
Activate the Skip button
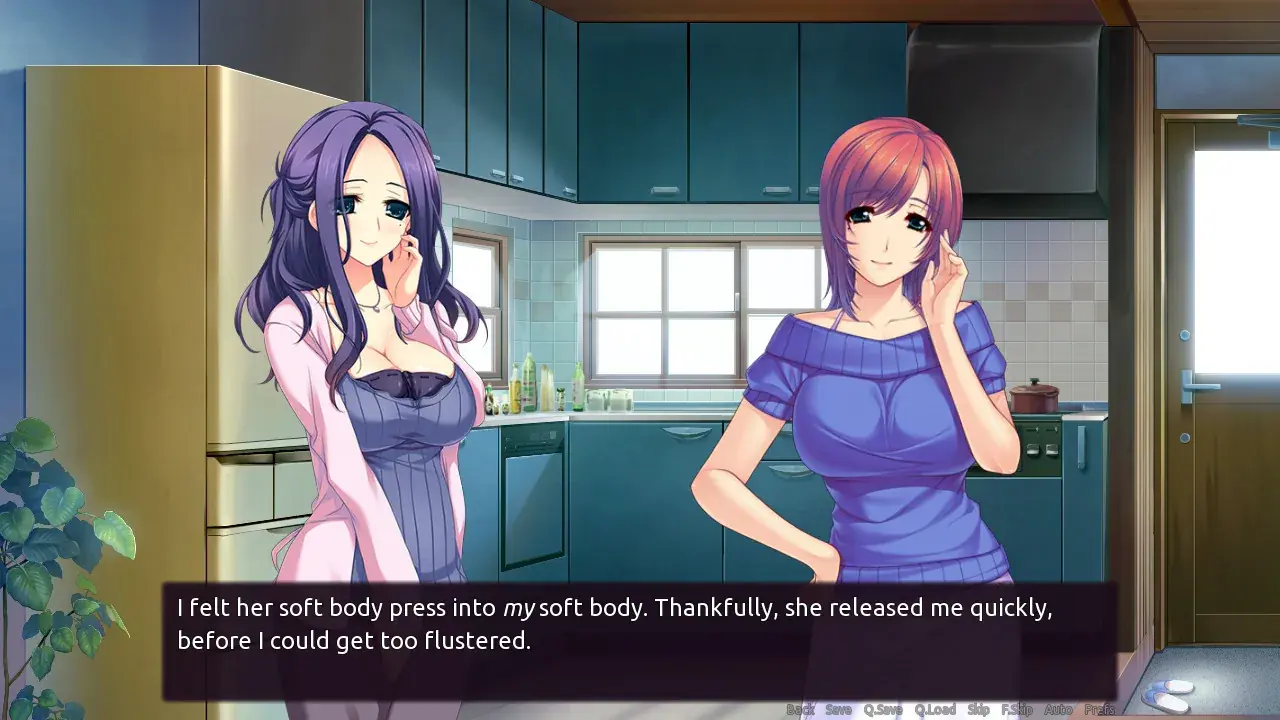pos(979,710)
